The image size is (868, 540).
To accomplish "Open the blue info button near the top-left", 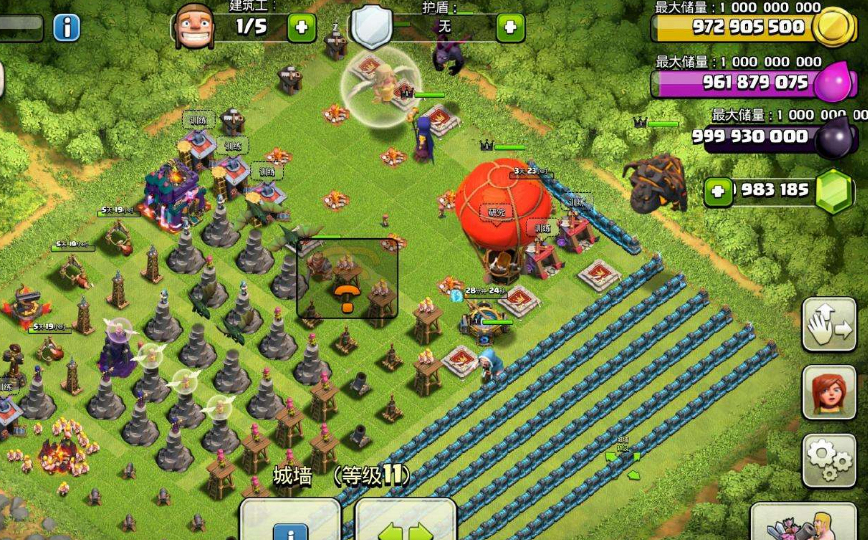I will (66, 27).
